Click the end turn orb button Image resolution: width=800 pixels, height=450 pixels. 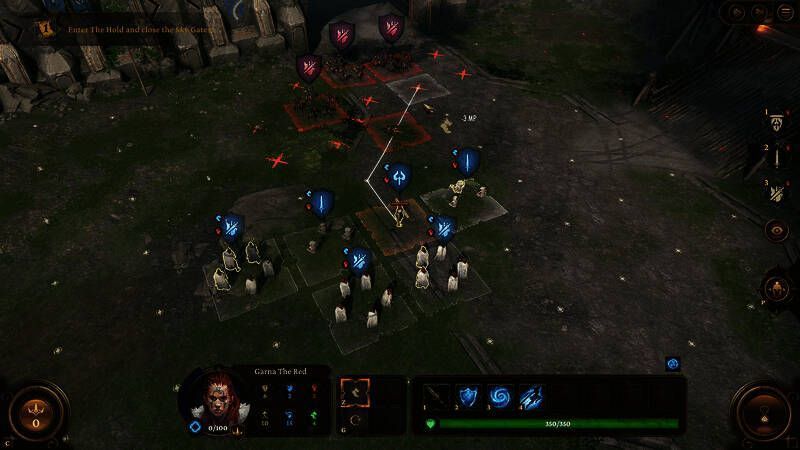(764, 410)
